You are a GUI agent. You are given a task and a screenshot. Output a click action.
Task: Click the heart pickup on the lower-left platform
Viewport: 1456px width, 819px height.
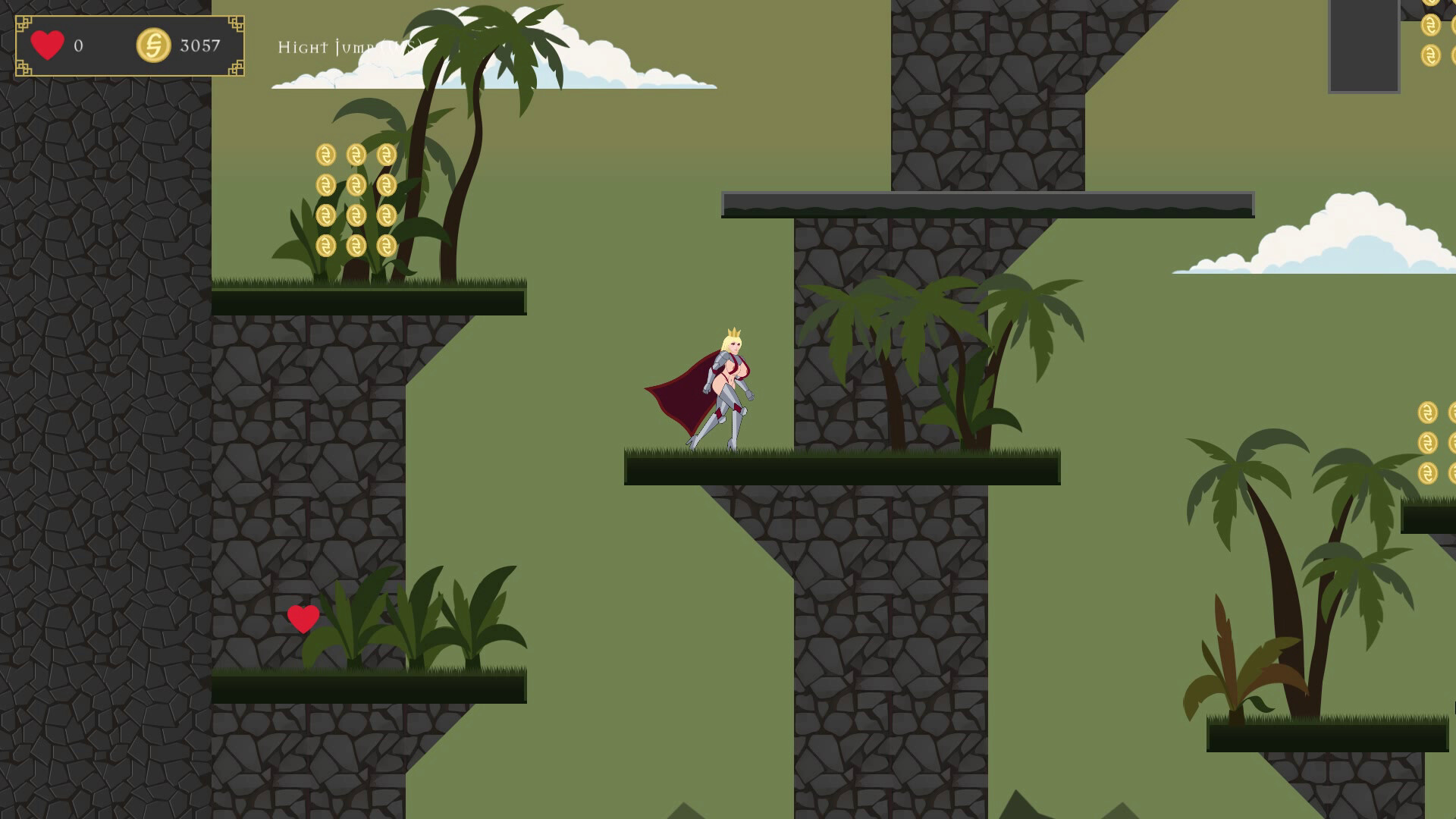(x=304, y=617)
